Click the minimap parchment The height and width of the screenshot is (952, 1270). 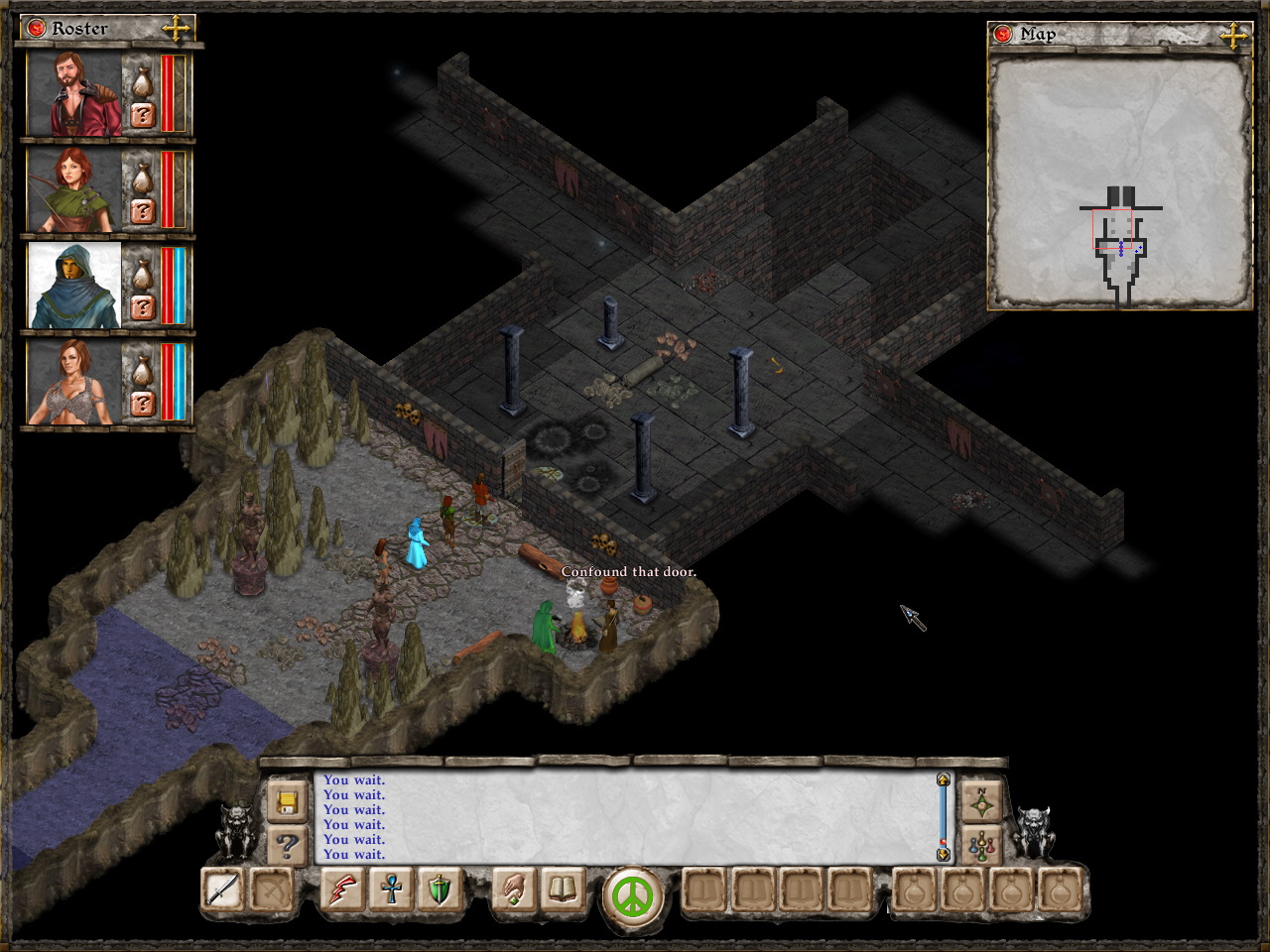point(1119,181)
